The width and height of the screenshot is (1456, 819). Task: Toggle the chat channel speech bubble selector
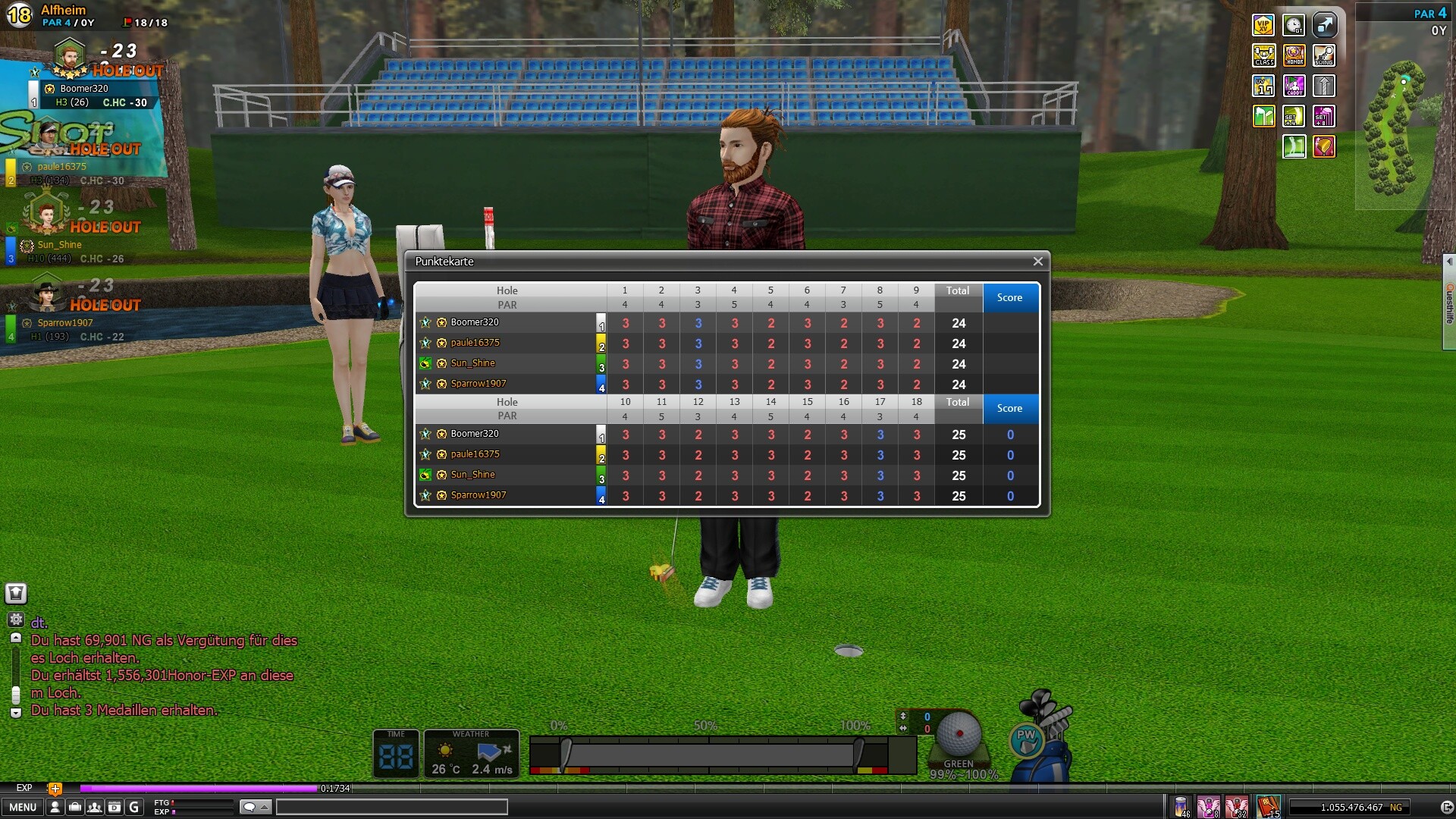(x=255, y=807)
